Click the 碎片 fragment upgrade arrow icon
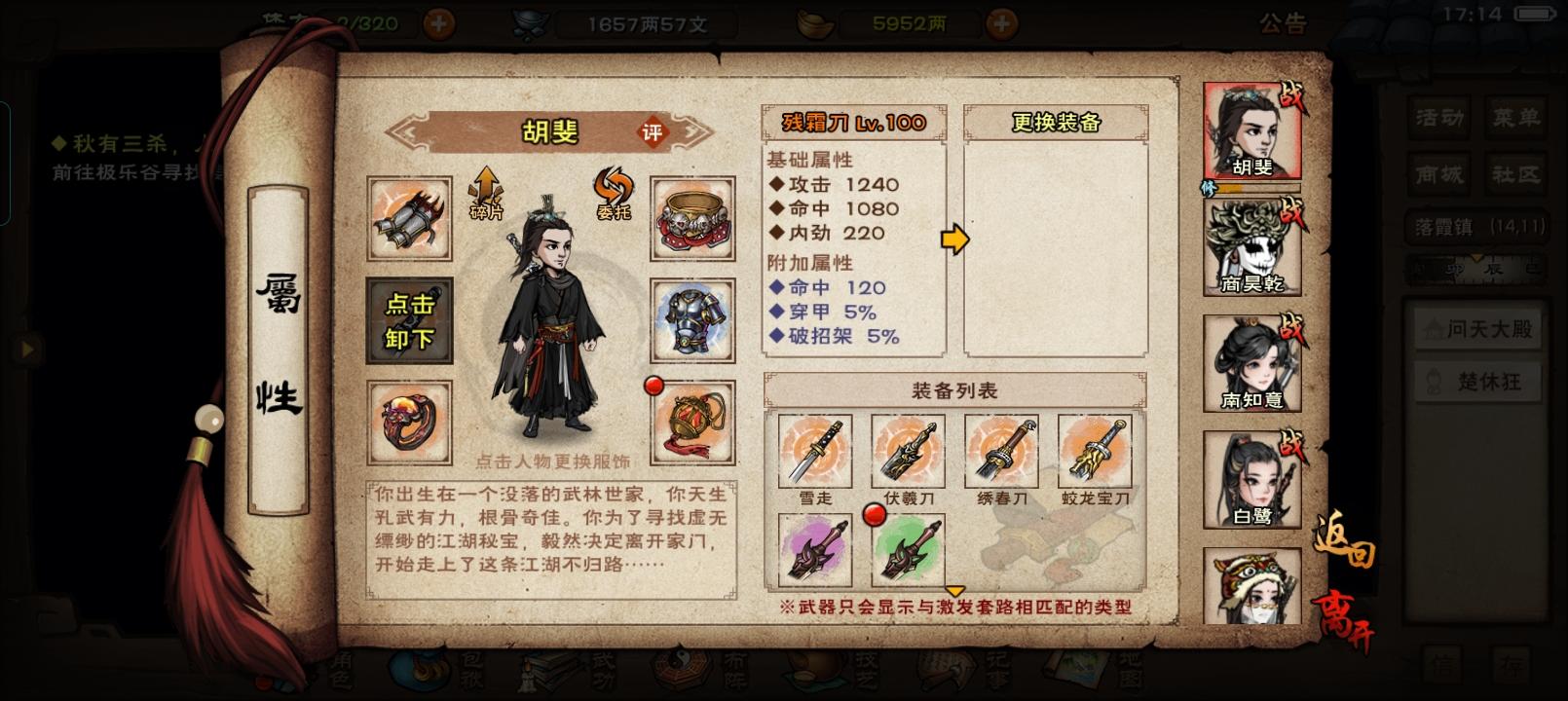Viewport: 1568px width, 701px height. (x=484, y=195)
